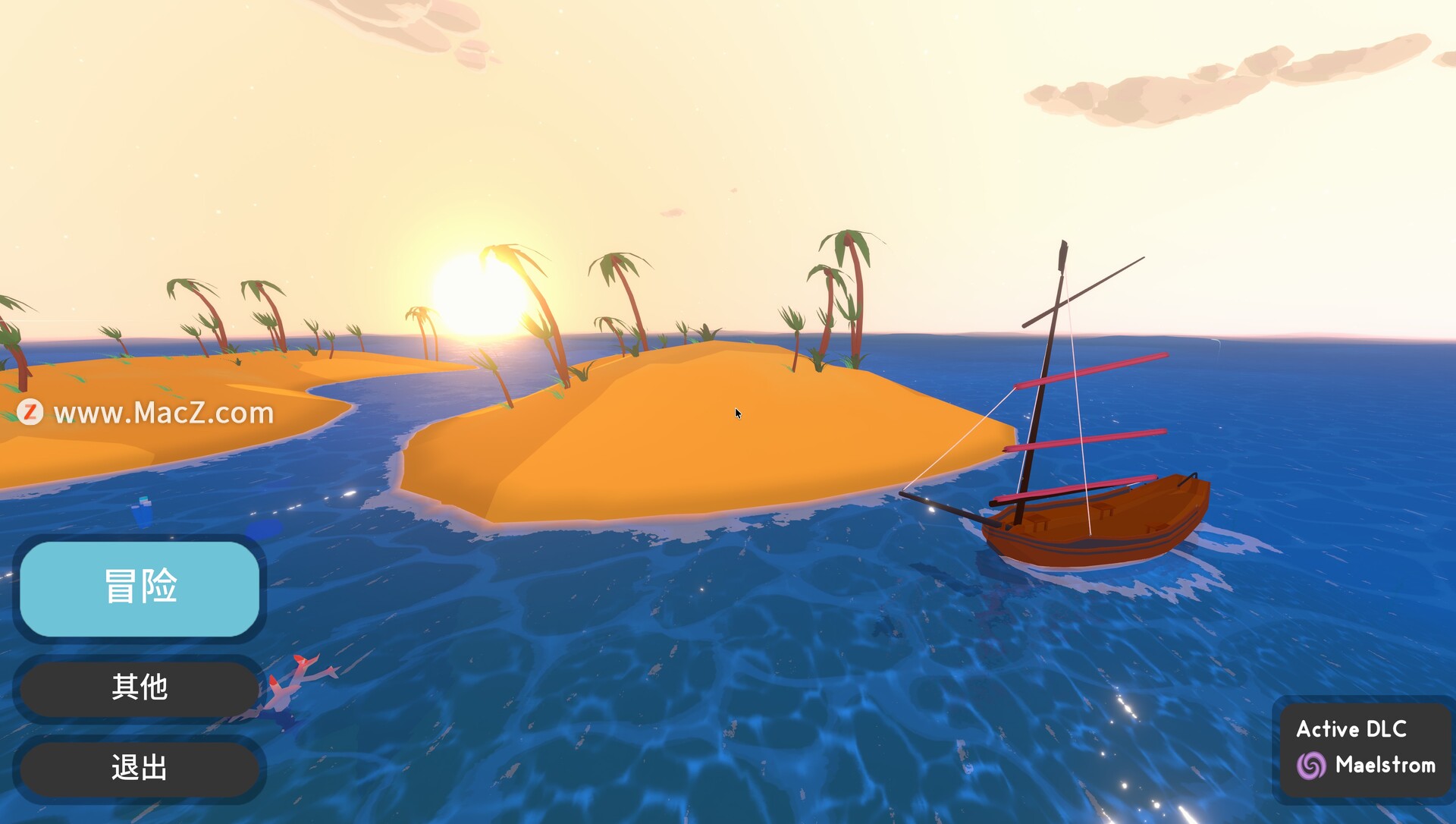Viewport: 1456px width, 824px height.
Task: Open the 其他 menu
Action: [x=140, y=687]
